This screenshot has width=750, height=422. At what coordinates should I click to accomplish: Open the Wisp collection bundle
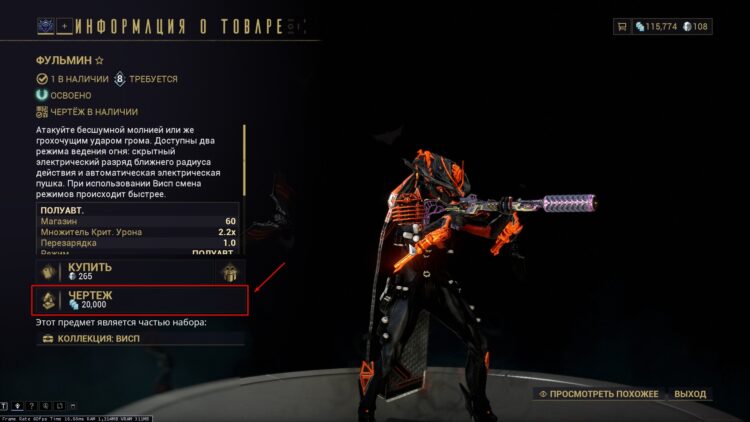coord(138,338)
